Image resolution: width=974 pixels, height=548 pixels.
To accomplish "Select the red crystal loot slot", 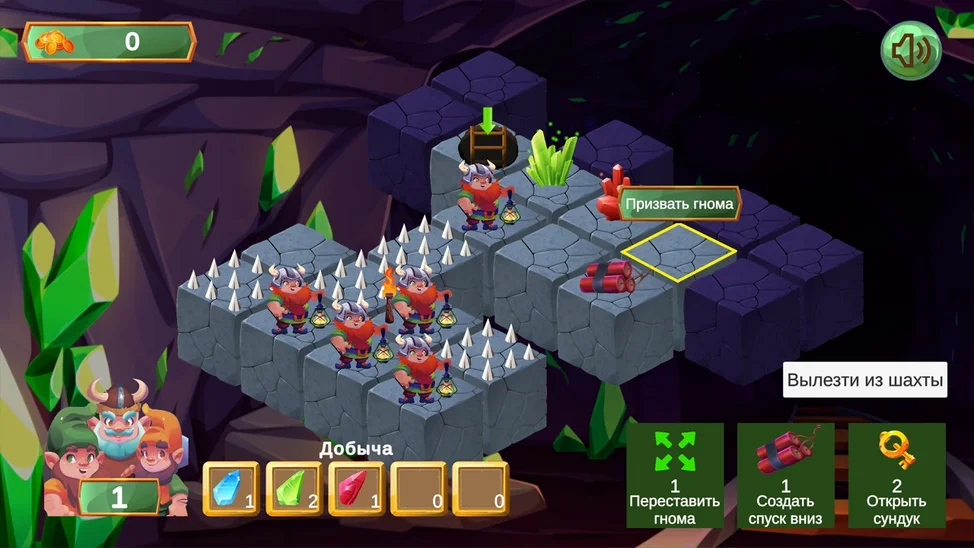I will click(x=356, y=488).
